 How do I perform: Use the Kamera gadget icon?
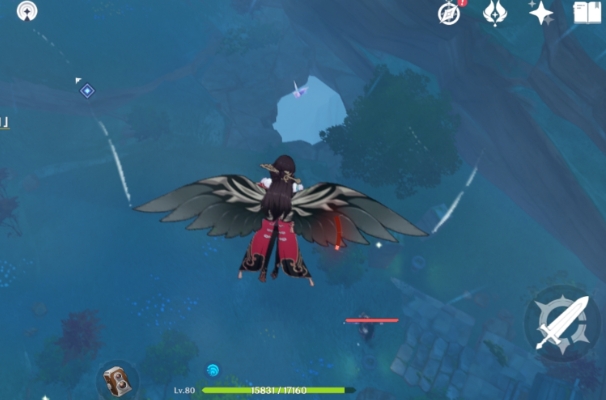117,382
